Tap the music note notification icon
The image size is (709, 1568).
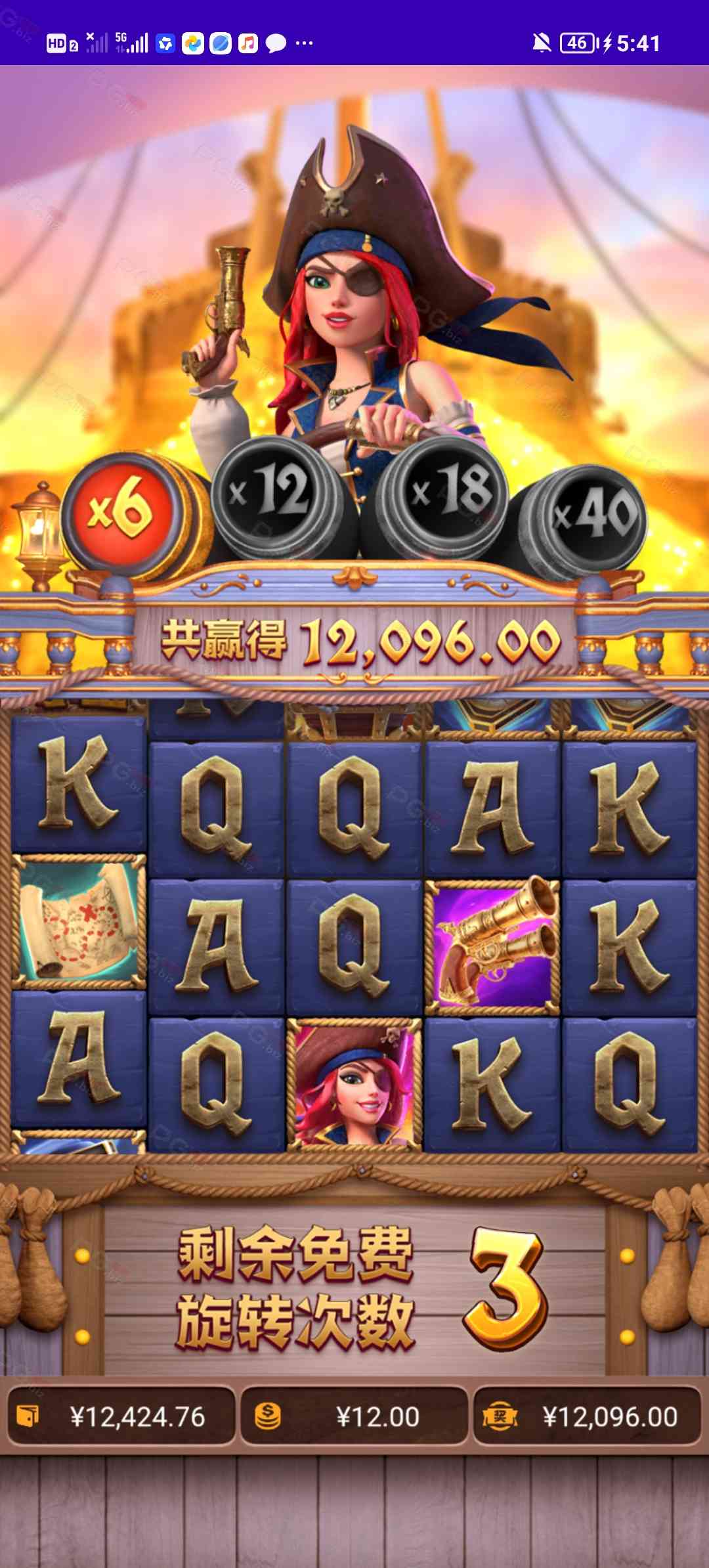[x=248, y=43]
